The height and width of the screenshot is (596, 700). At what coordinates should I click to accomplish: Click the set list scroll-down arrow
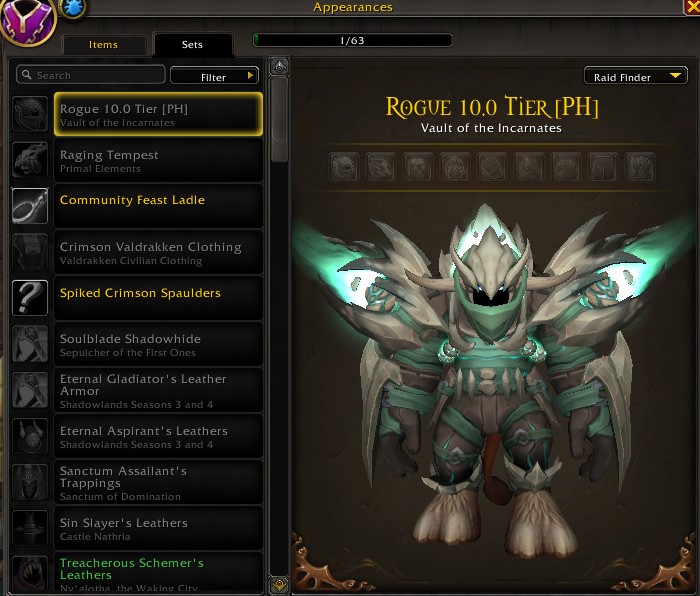point(279,584)
